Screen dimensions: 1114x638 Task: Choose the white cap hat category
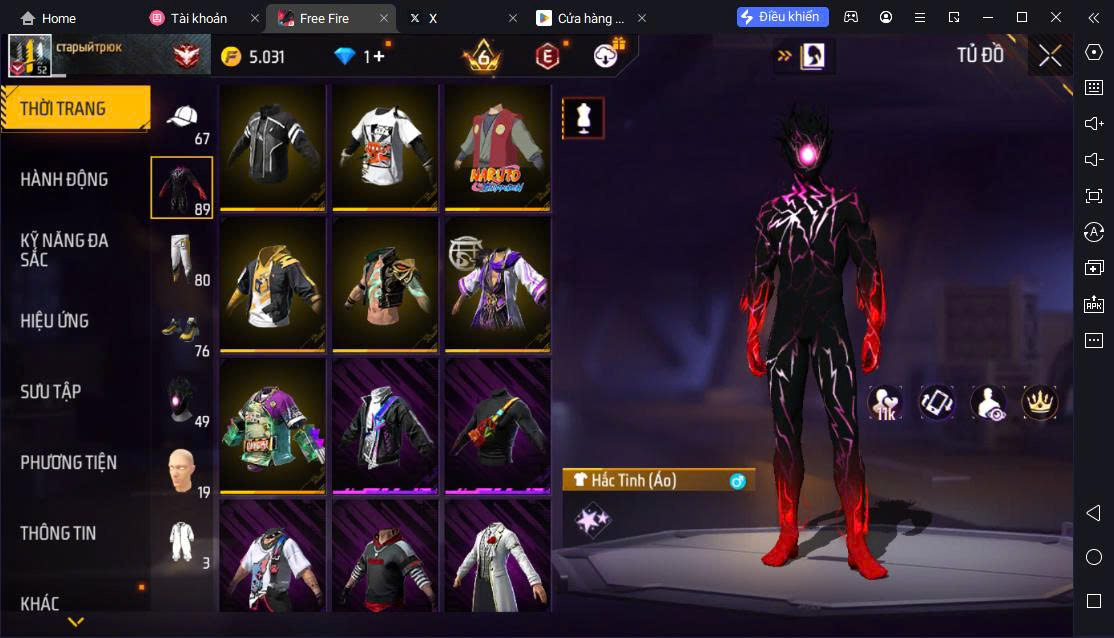pyautogui.click(x=182, y=120)
